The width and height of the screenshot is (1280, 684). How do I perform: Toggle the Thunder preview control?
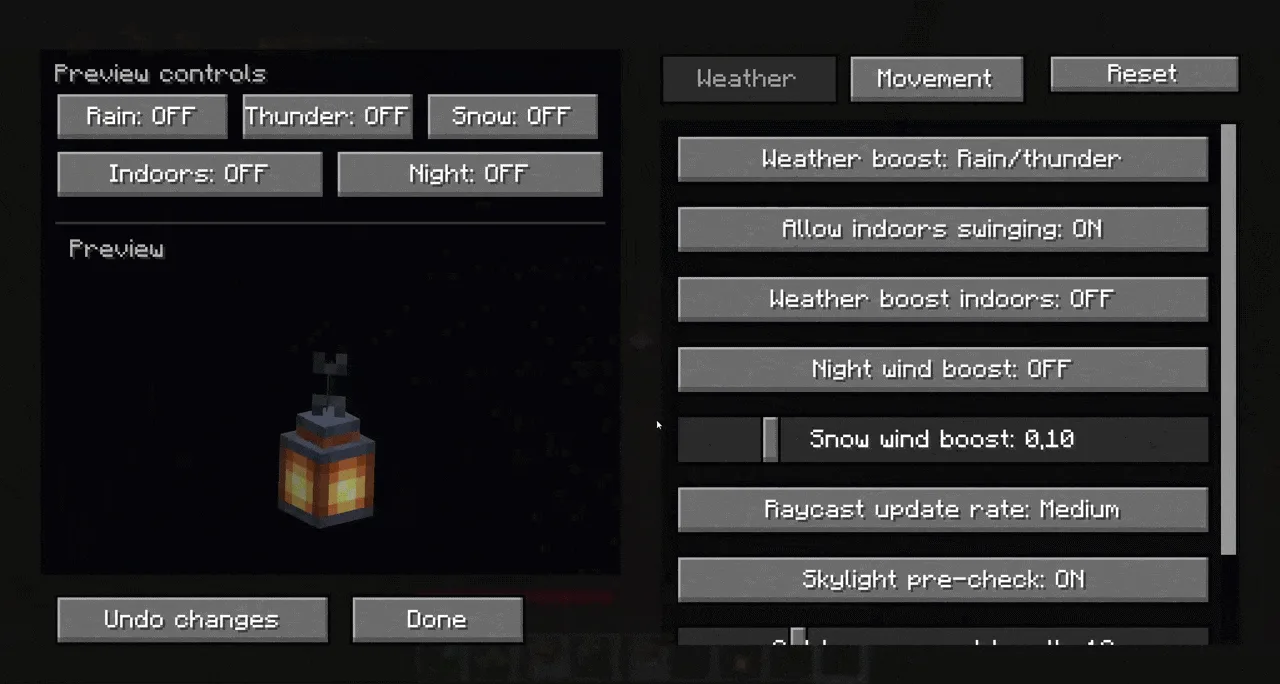point(327,116)
